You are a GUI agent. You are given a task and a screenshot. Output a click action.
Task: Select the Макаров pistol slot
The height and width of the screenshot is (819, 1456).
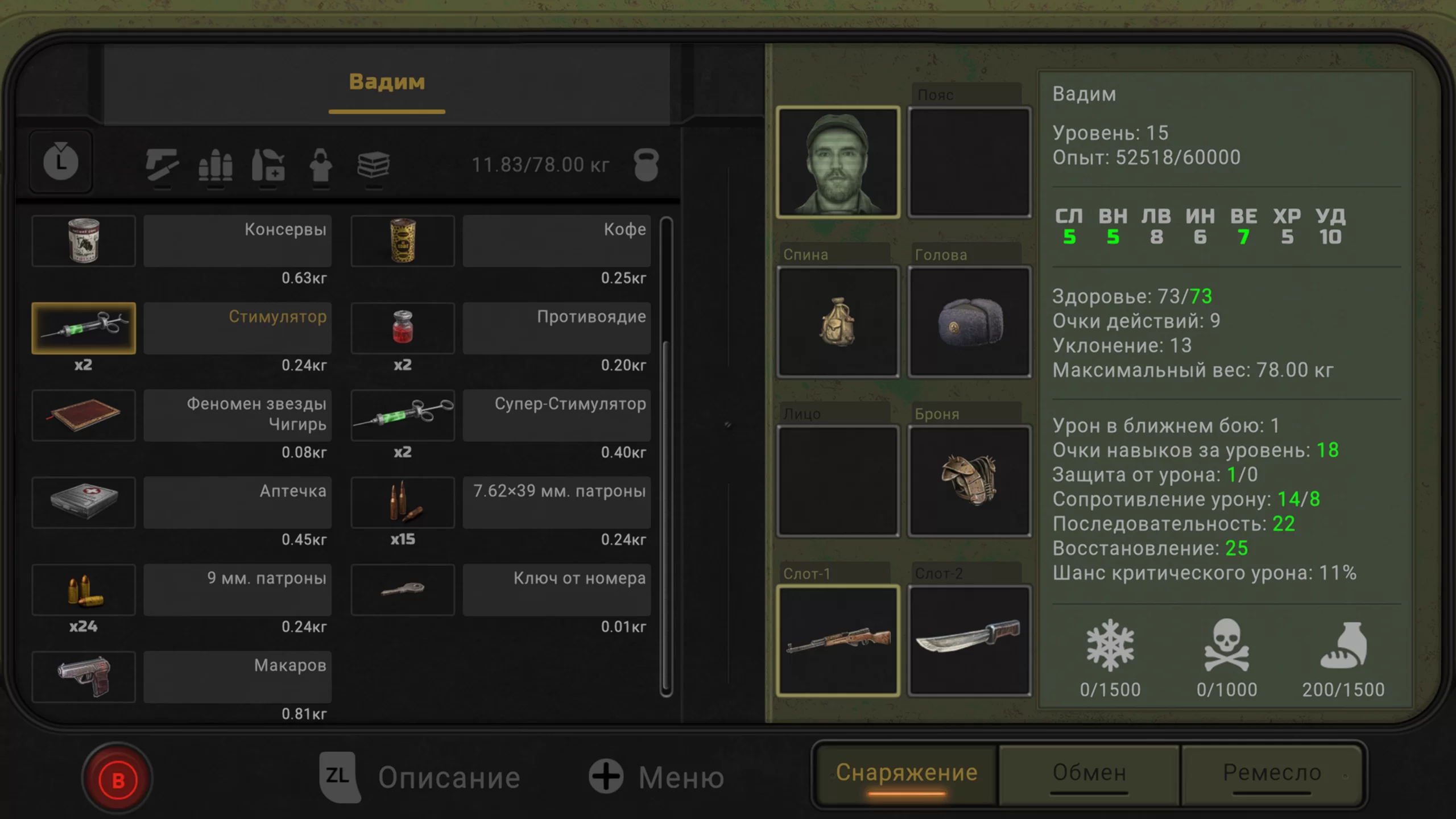[84, 677]
